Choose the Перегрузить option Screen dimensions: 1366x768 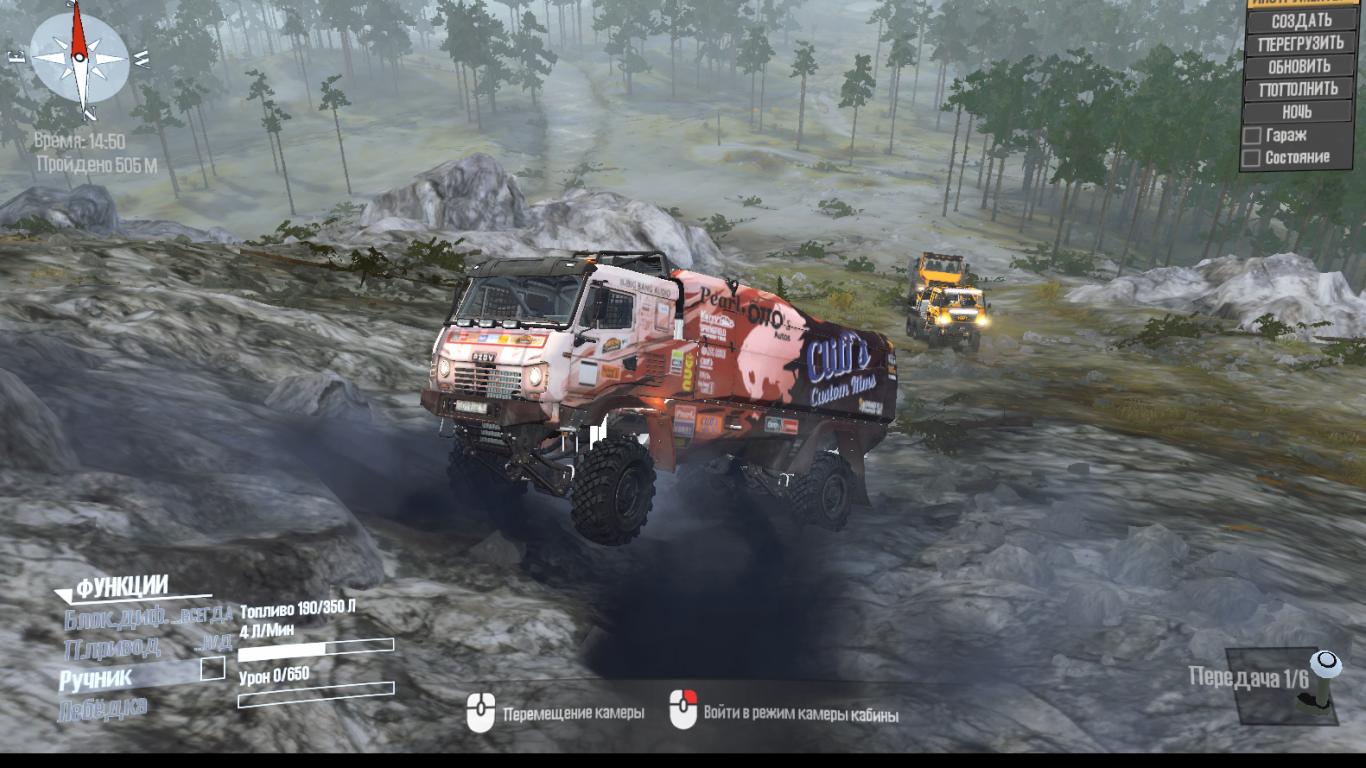[x=1301, y=44]
